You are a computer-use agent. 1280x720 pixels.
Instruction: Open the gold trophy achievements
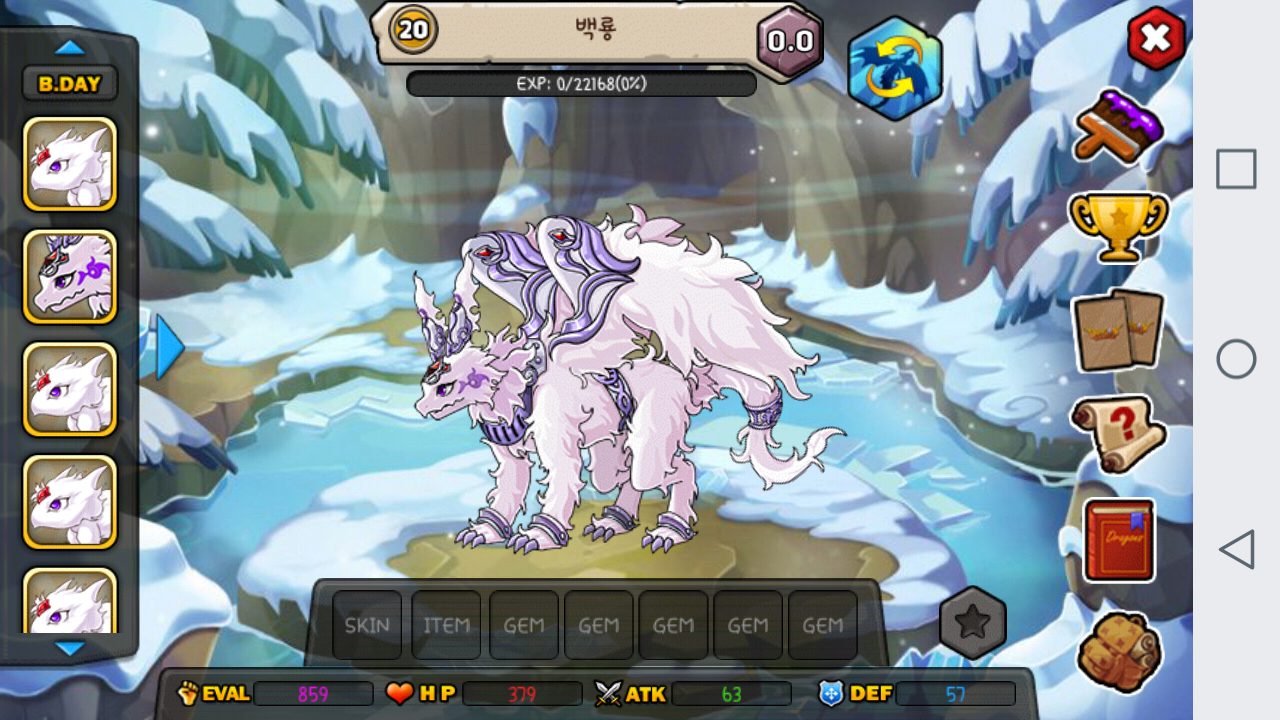[x=1118, y=224]
